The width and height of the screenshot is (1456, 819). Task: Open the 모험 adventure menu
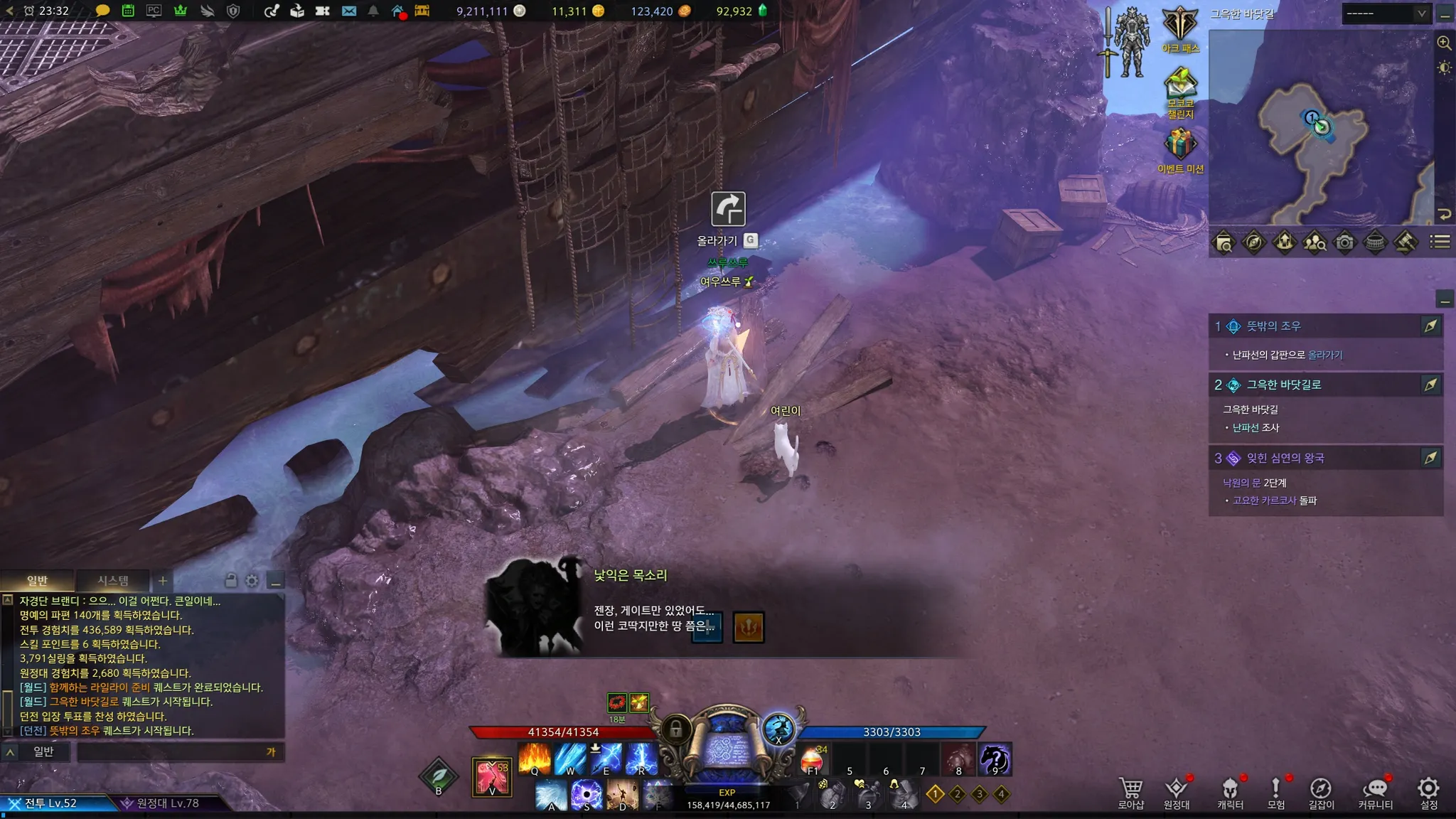(x=1276, y=792)
